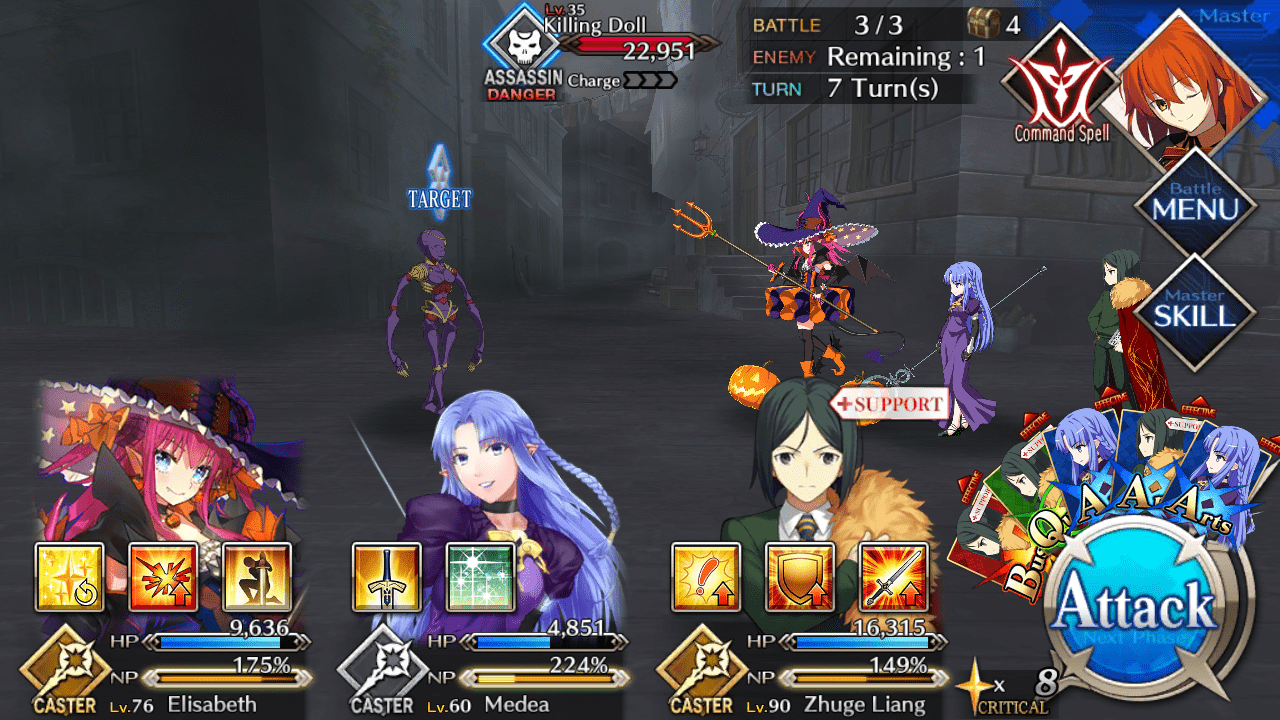Use Medea's sword skill icon
Screen dimensions: 1280x720
(x=386, y=577)
